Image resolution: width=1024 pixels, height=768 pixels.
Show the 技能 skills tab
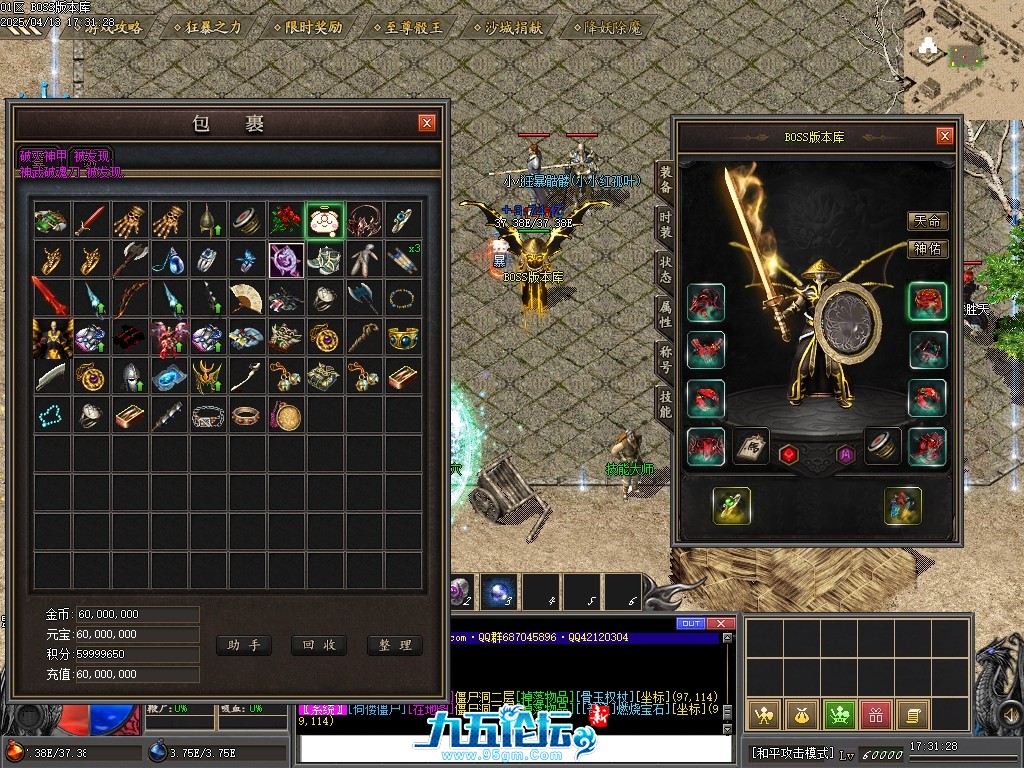665,404
